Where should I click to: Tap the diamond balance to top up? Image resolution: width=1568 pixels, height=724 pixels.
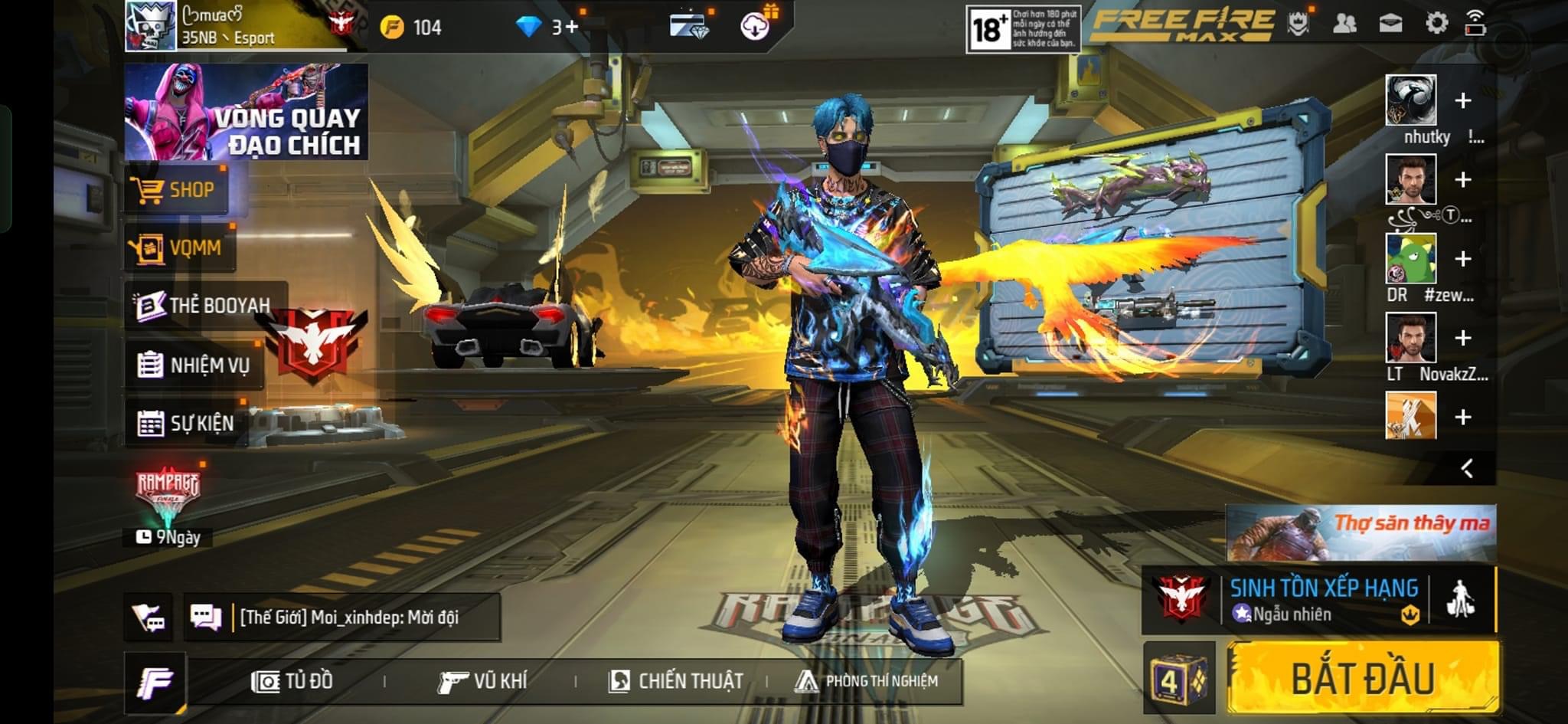click(x=550, y=28)
